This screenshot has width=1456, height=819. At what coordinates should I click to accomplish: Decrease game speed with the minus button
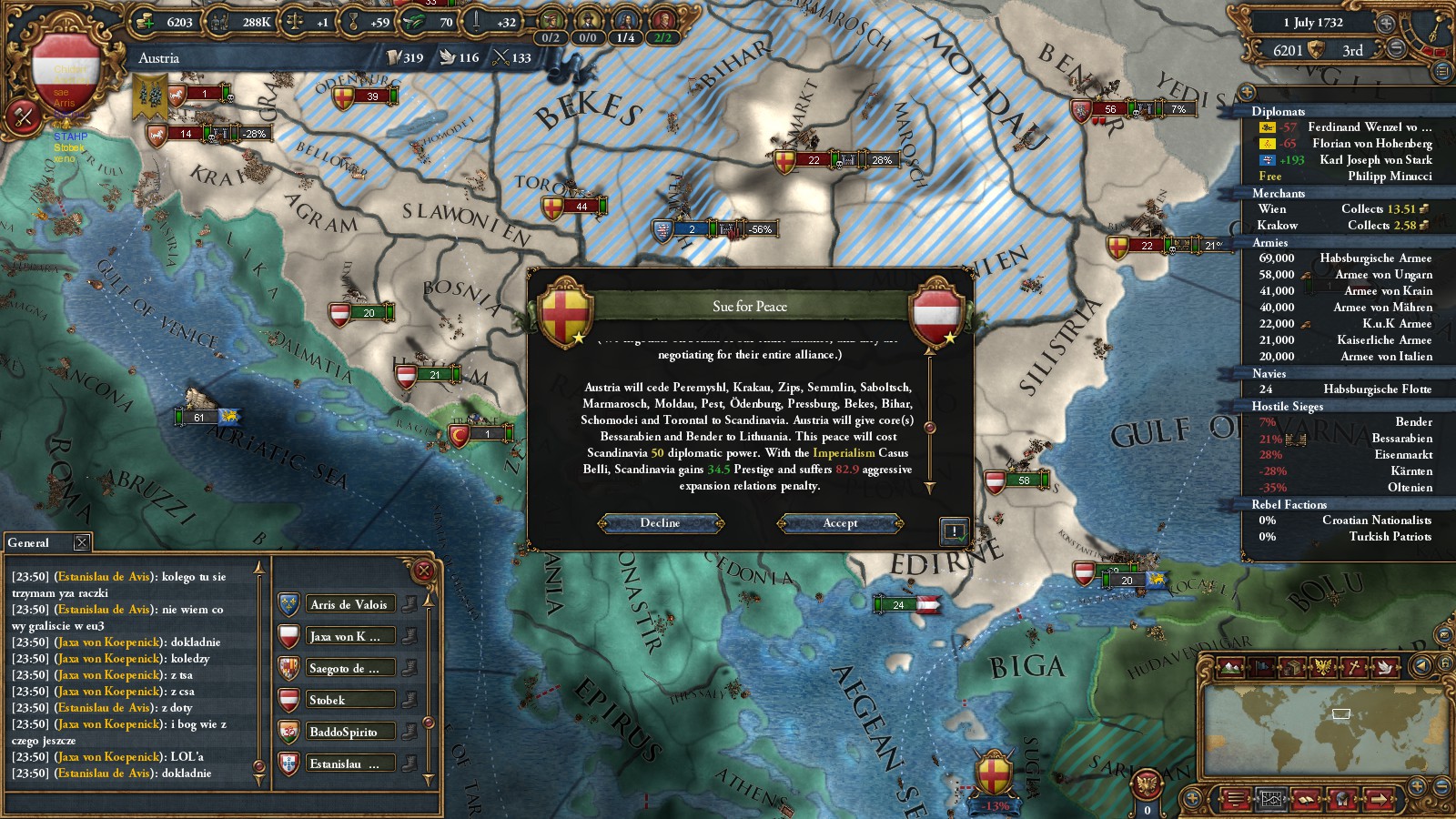click(x=1396, y=50)
